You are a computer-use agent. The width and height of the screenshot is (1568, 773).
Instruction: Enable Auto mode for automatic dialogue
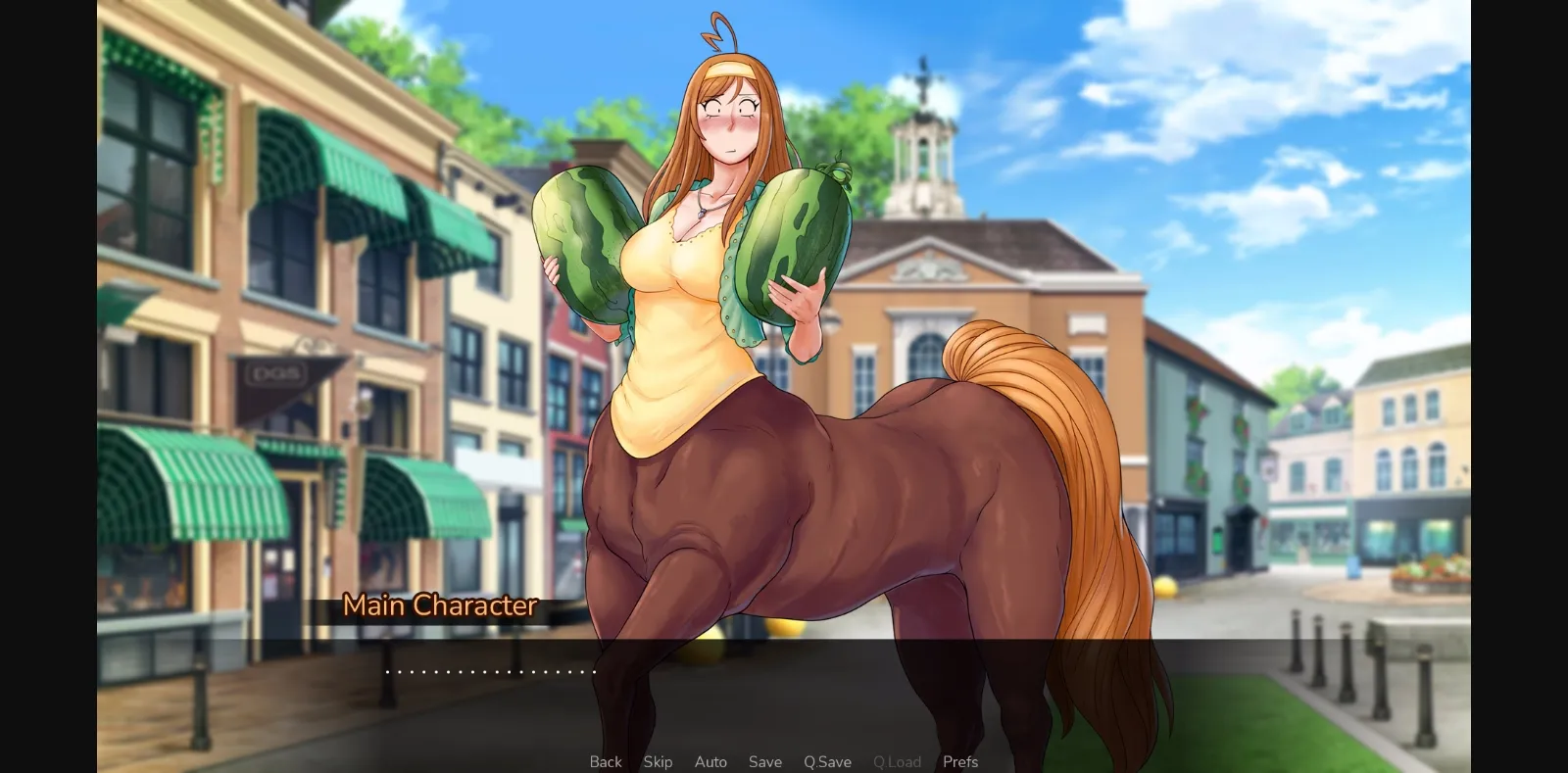[x=710, y=761]
